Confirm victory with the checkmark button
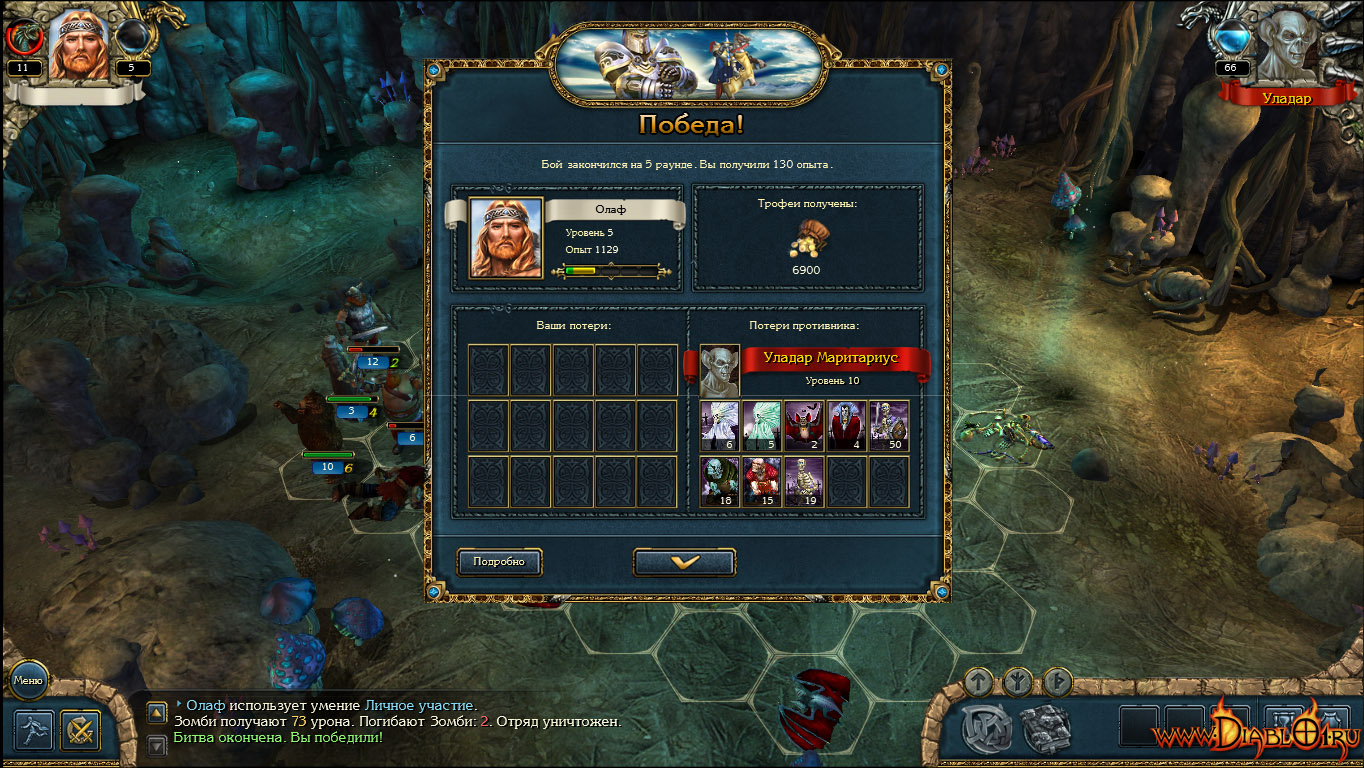 [684, 563]
